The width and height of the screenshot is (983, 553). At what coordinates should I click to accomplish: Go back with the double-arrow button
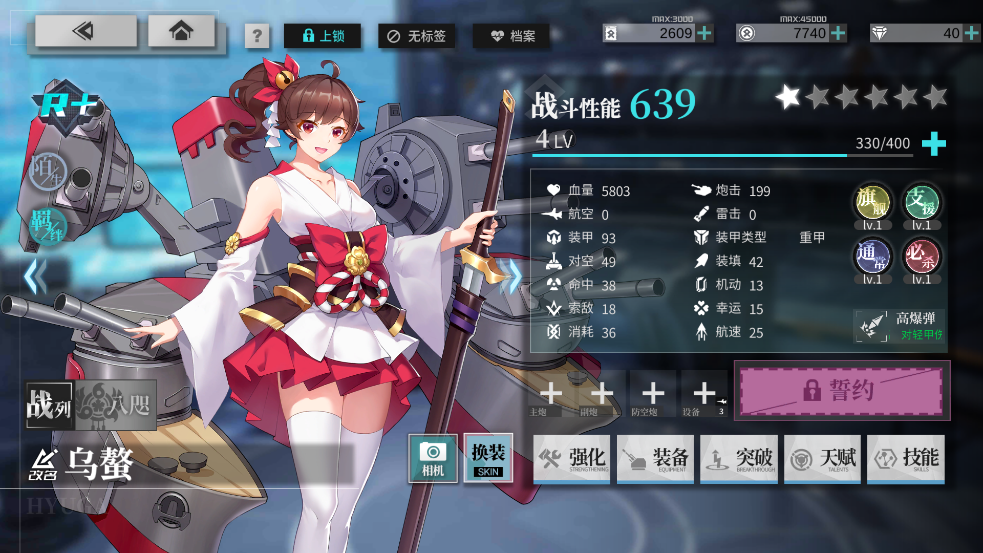(x=86, y=32)
